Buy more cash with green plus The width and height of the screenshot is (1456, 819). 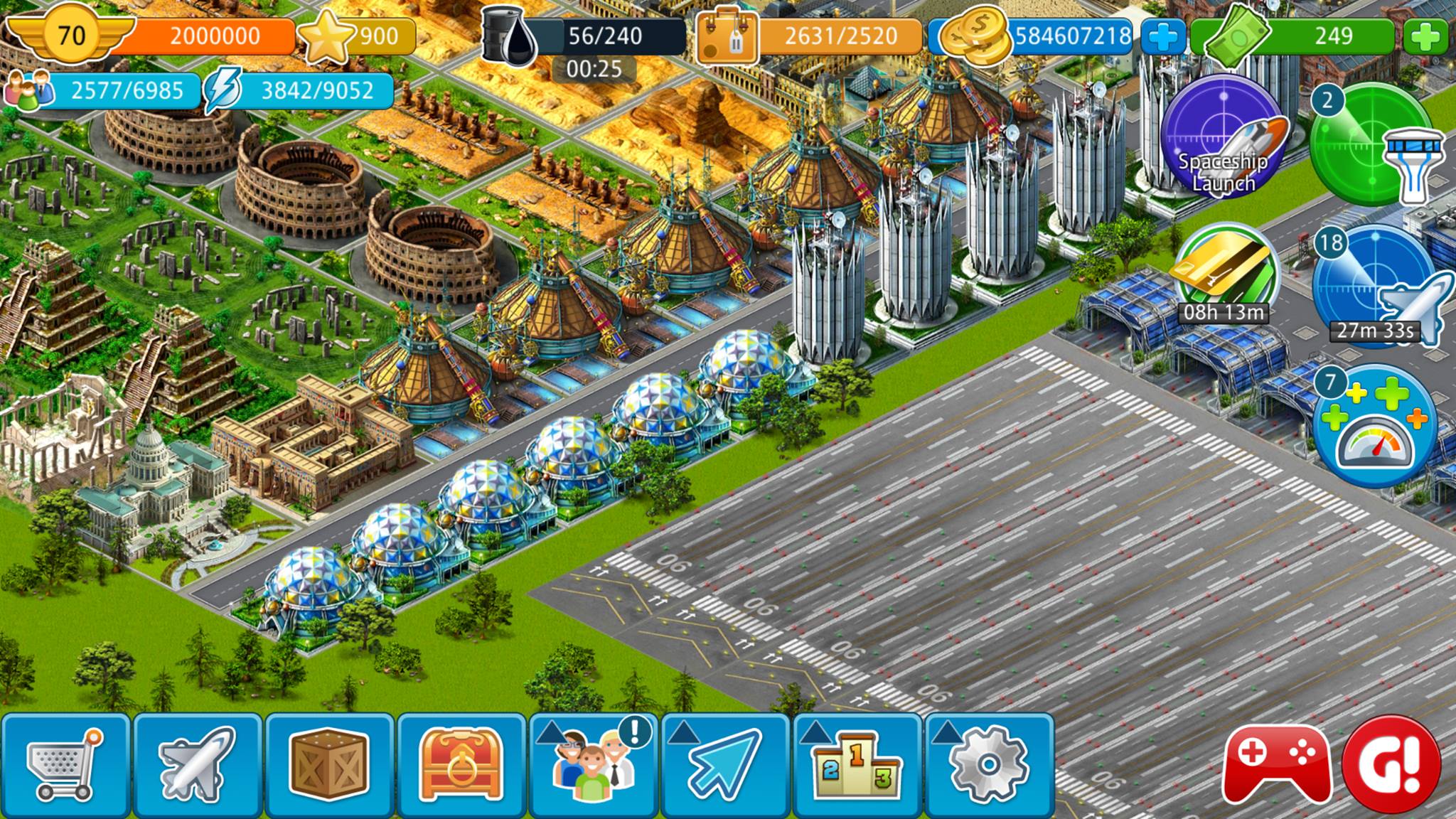1425,36
